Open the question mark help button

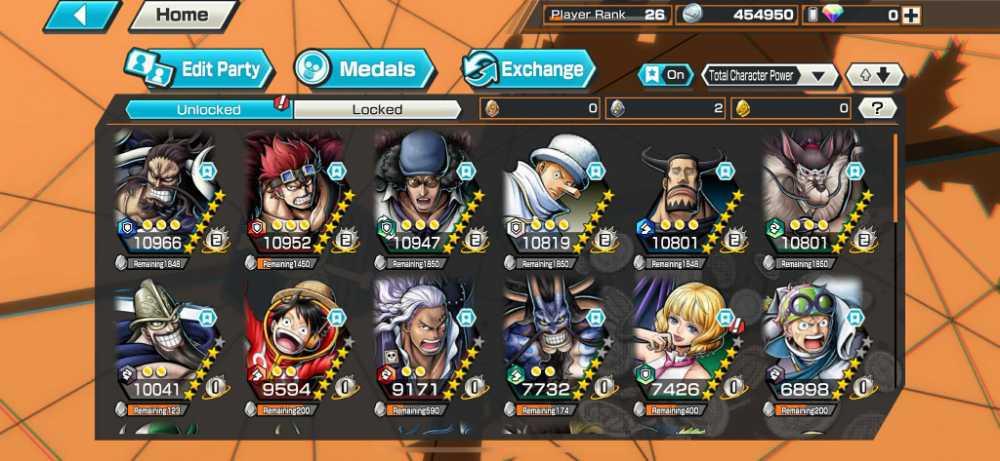point(877,108)
